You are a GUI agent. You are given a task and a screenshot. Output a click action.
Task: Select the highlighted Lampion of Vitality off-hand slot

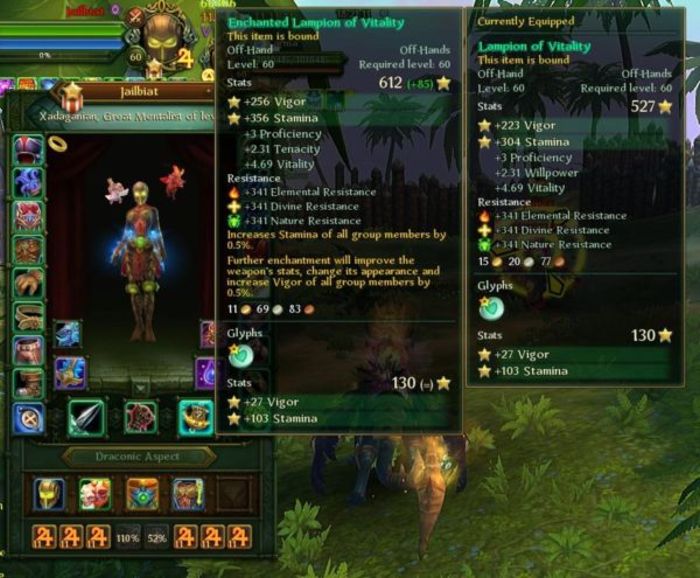click(195, 417)
